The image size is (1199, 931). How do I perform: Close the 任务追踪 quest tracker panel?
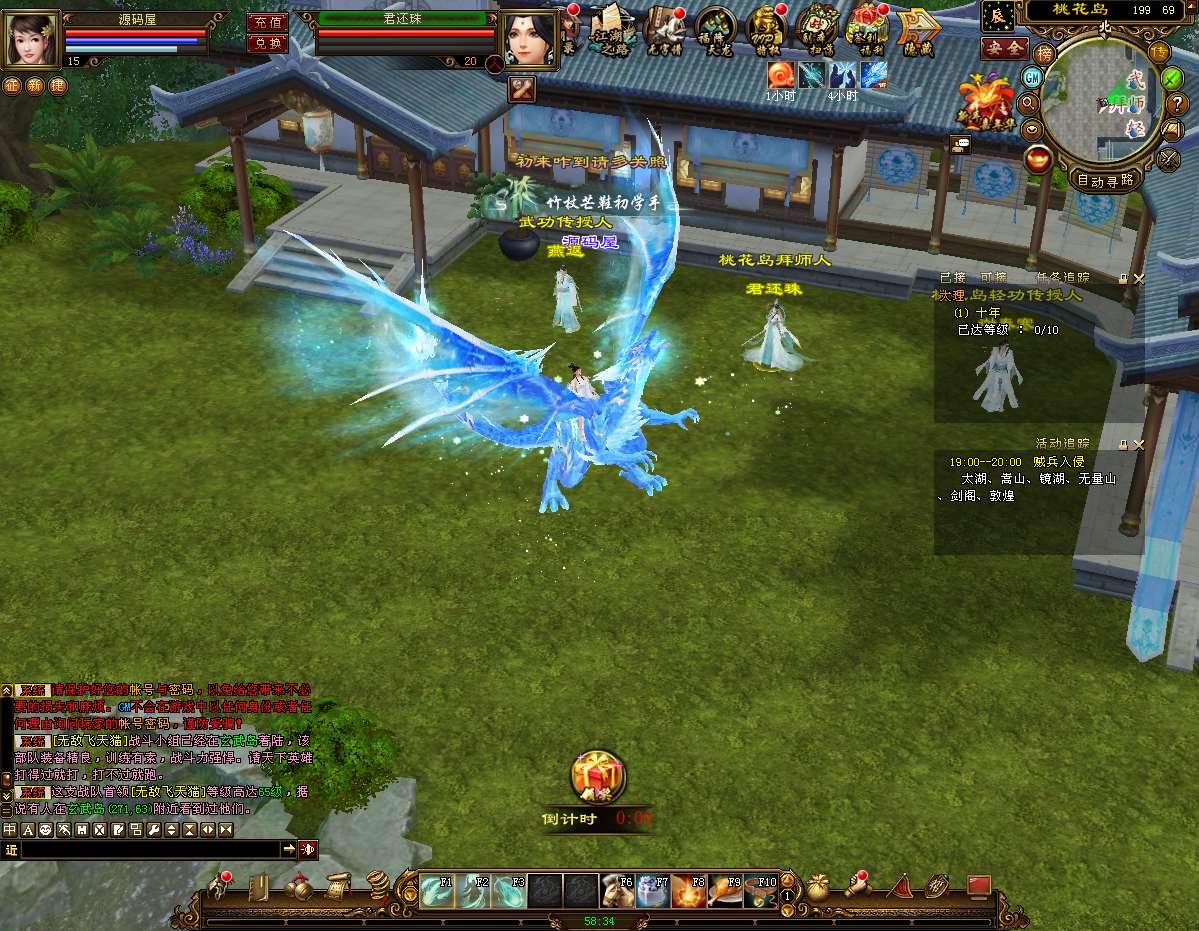[x=1138, y=279]
